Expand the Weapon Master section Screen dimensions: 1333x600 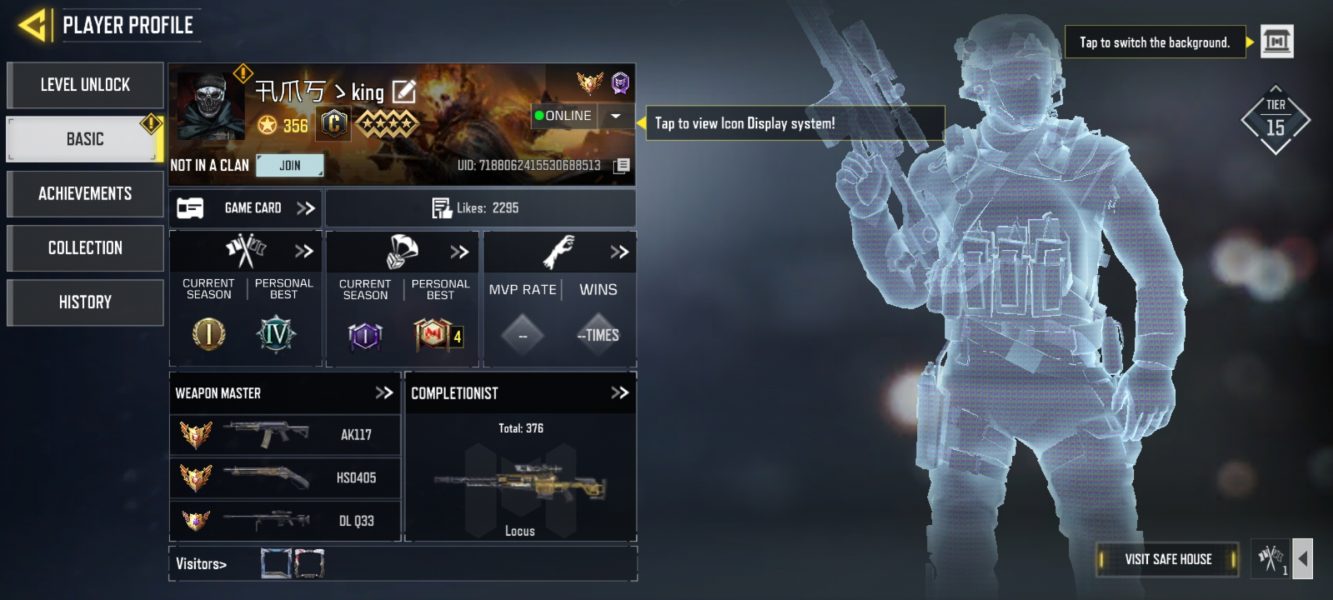pos(384,393)
